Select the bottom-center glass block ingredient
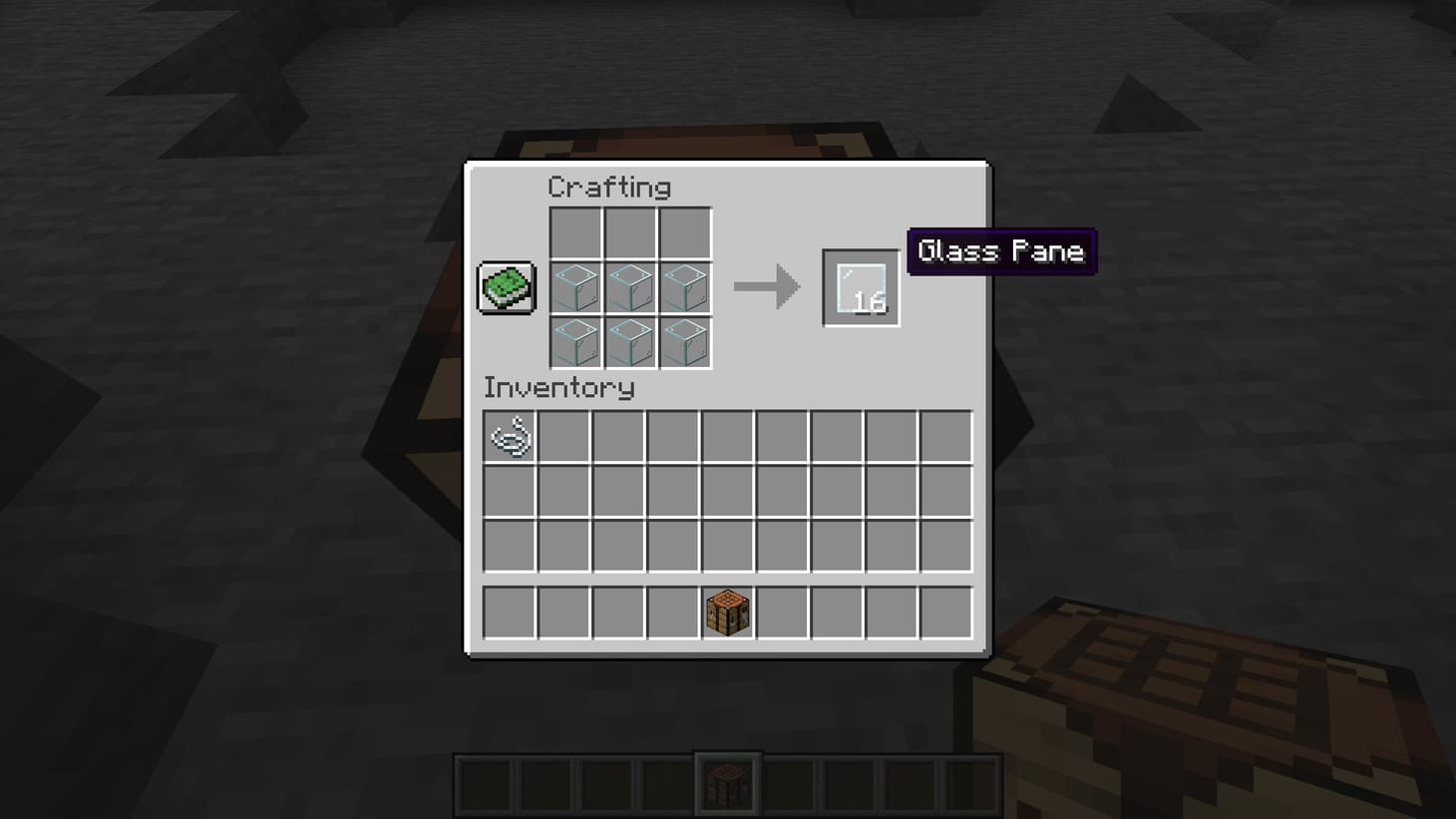Image resolution: width=1456 pixels, height=819 pixels. pyautogui.click(x=631, y=340)
